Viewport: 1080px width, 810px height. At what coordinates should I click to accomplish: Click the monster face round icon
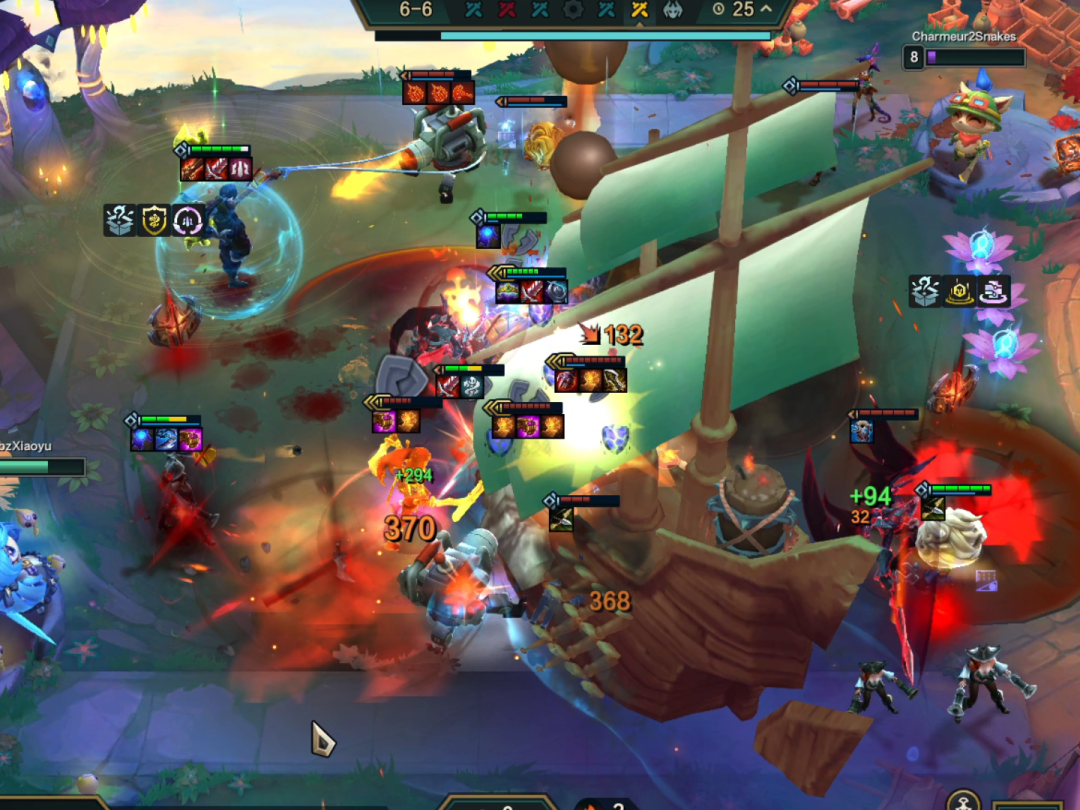pyautogui.click(x=673, y=10)
